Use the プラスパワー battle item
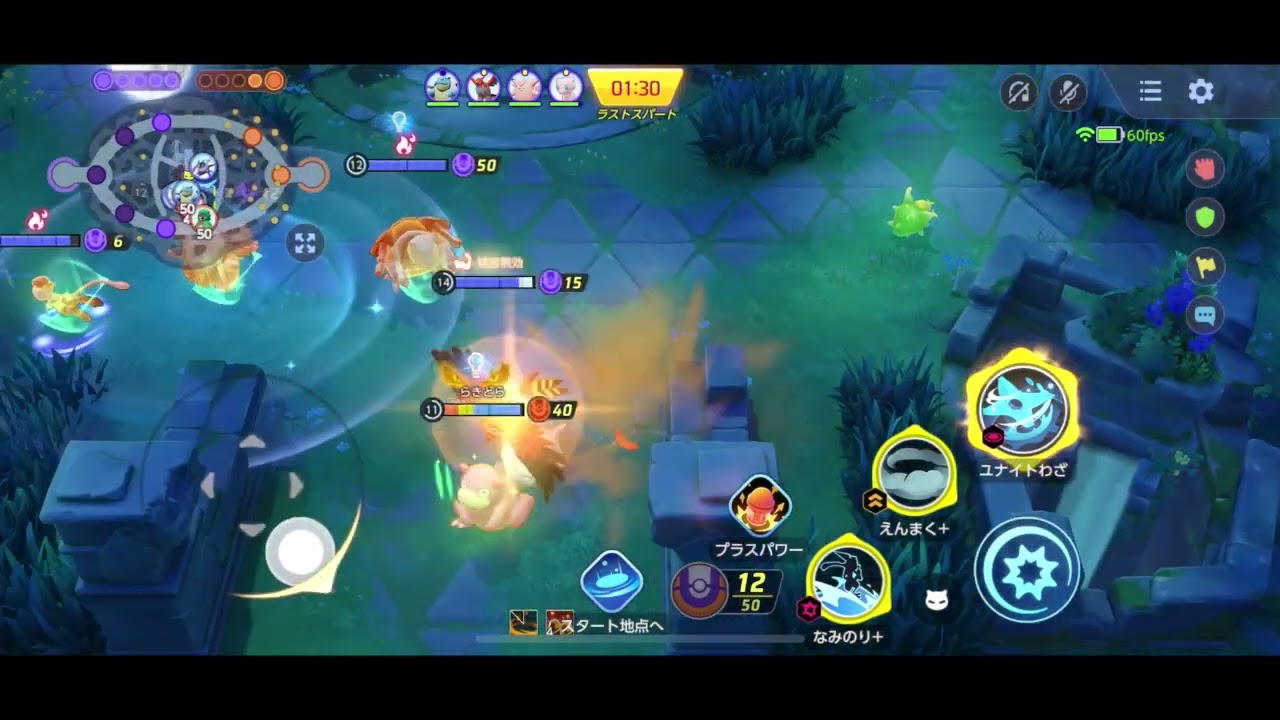 click(x=760, y=507)
